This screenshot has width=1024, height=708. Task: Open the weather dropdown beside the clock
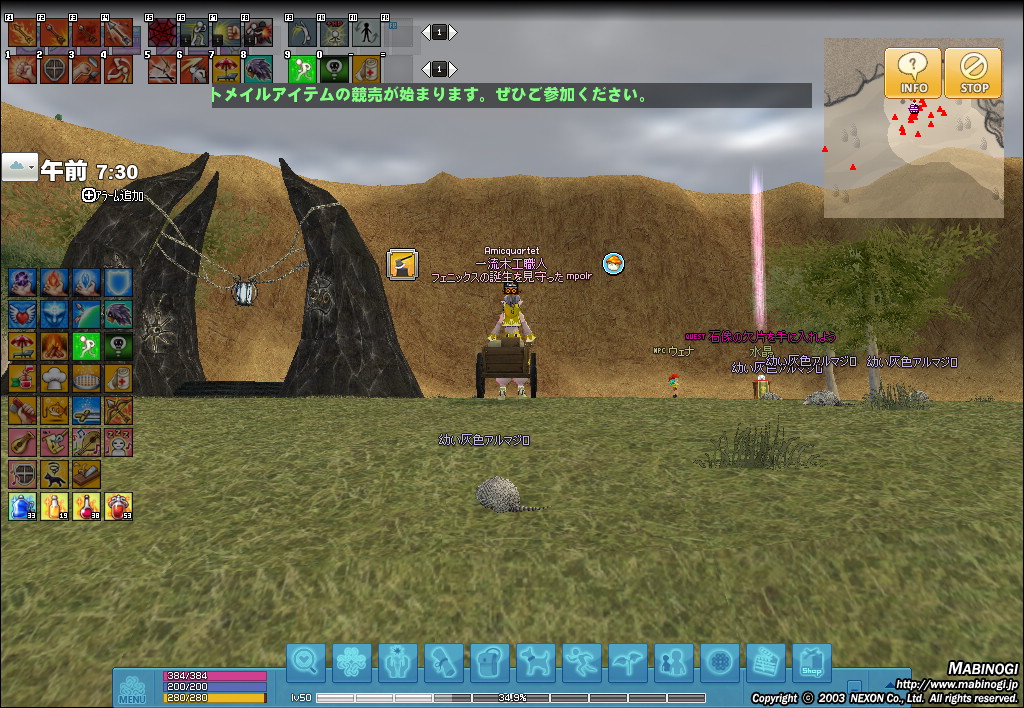tap(19, 167)
